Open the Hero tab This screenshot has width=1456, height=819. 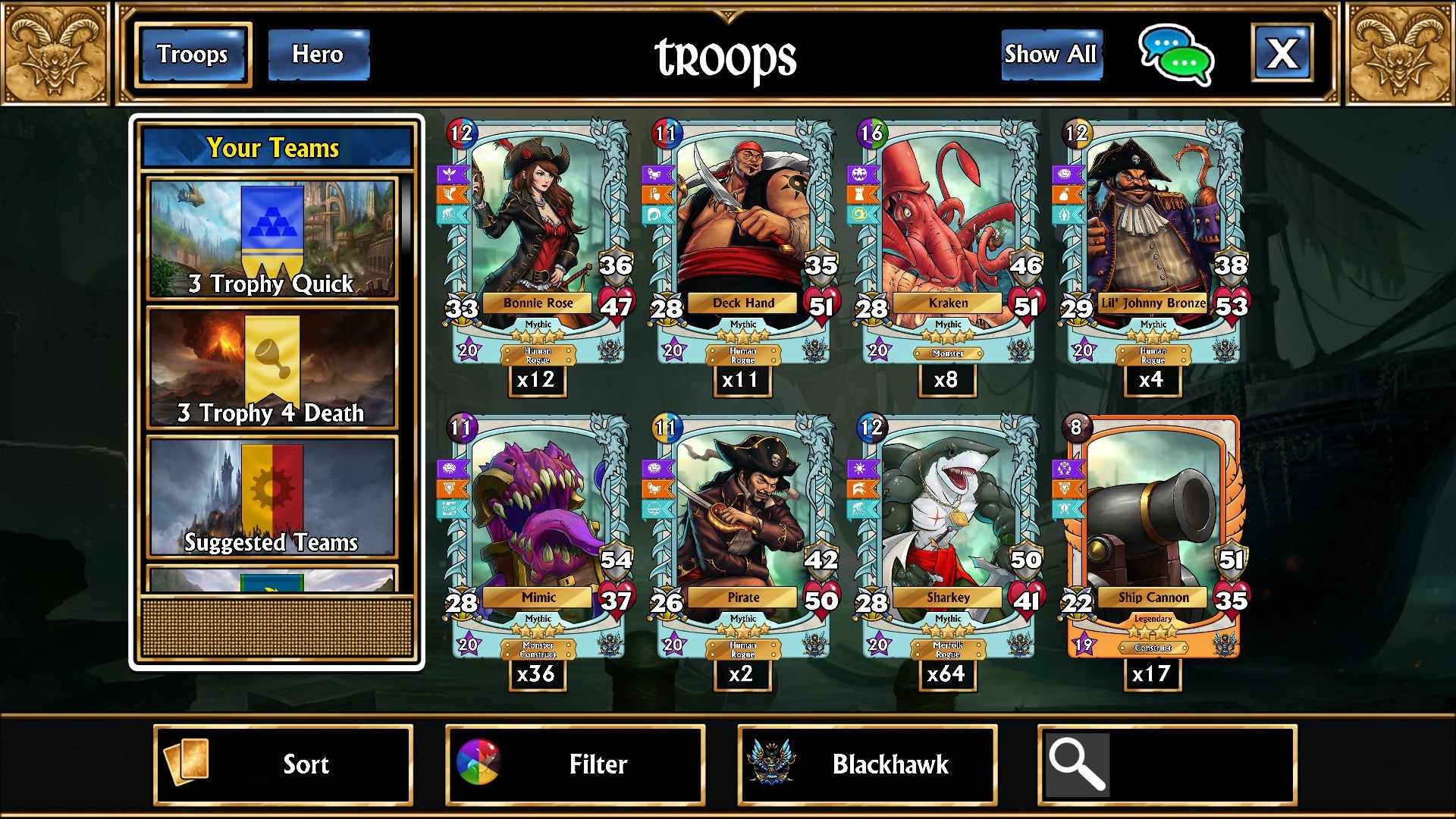click(318, 55)
